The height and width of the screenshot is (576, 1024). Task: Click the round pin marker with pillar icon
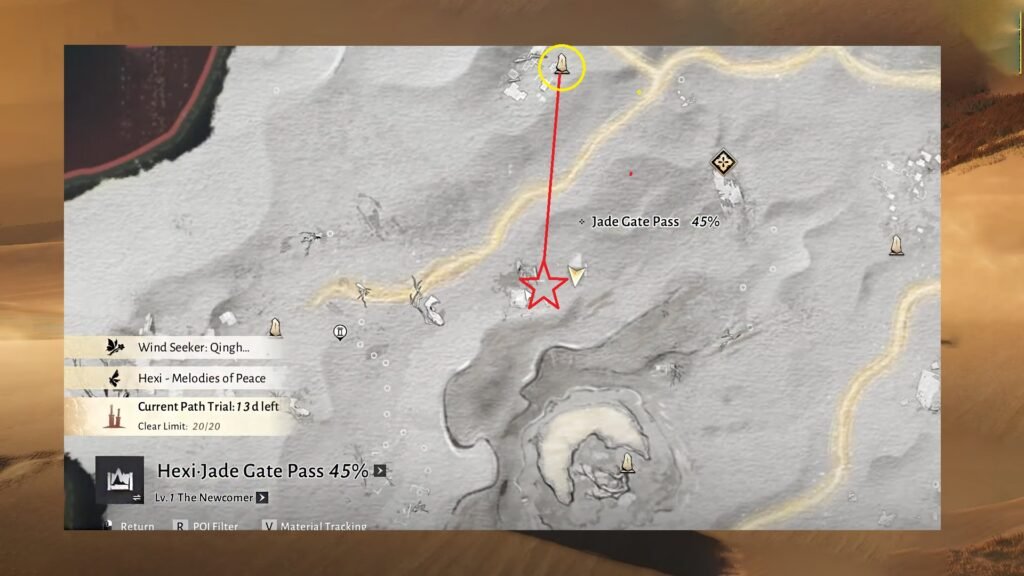tap(340, 333)
